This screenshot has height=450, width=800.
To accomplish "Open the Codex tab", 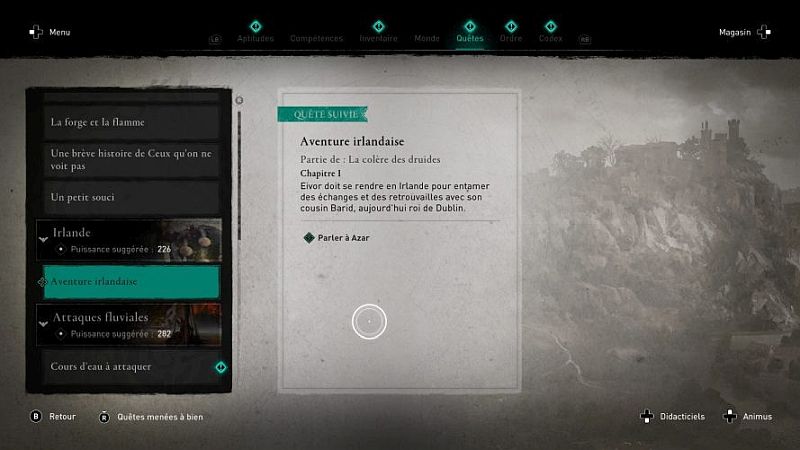I will 550,38.
